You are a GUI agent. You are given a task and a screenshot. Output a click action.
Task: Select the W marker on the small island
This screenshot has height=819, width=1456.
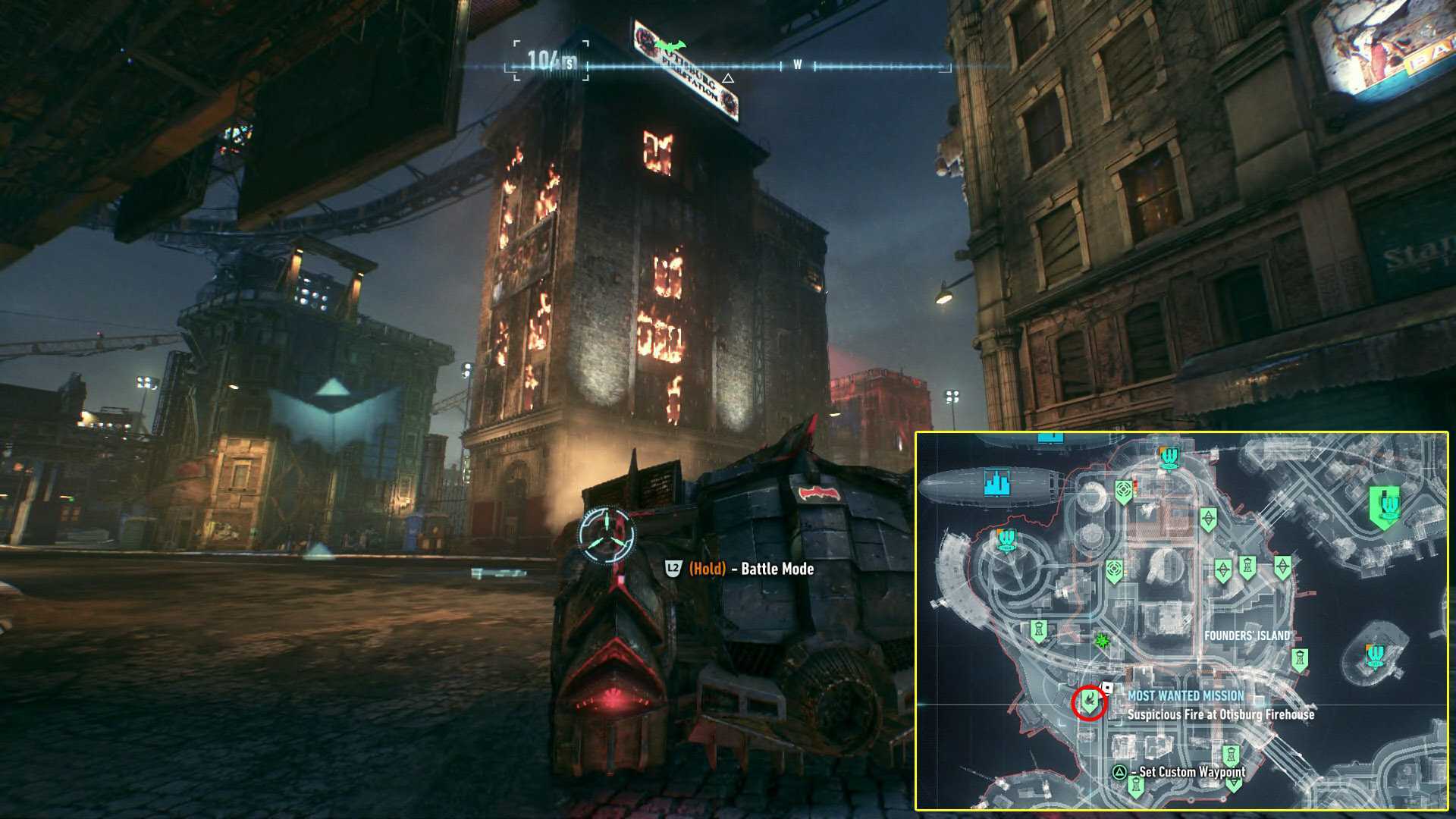(x=1375, y=655)
